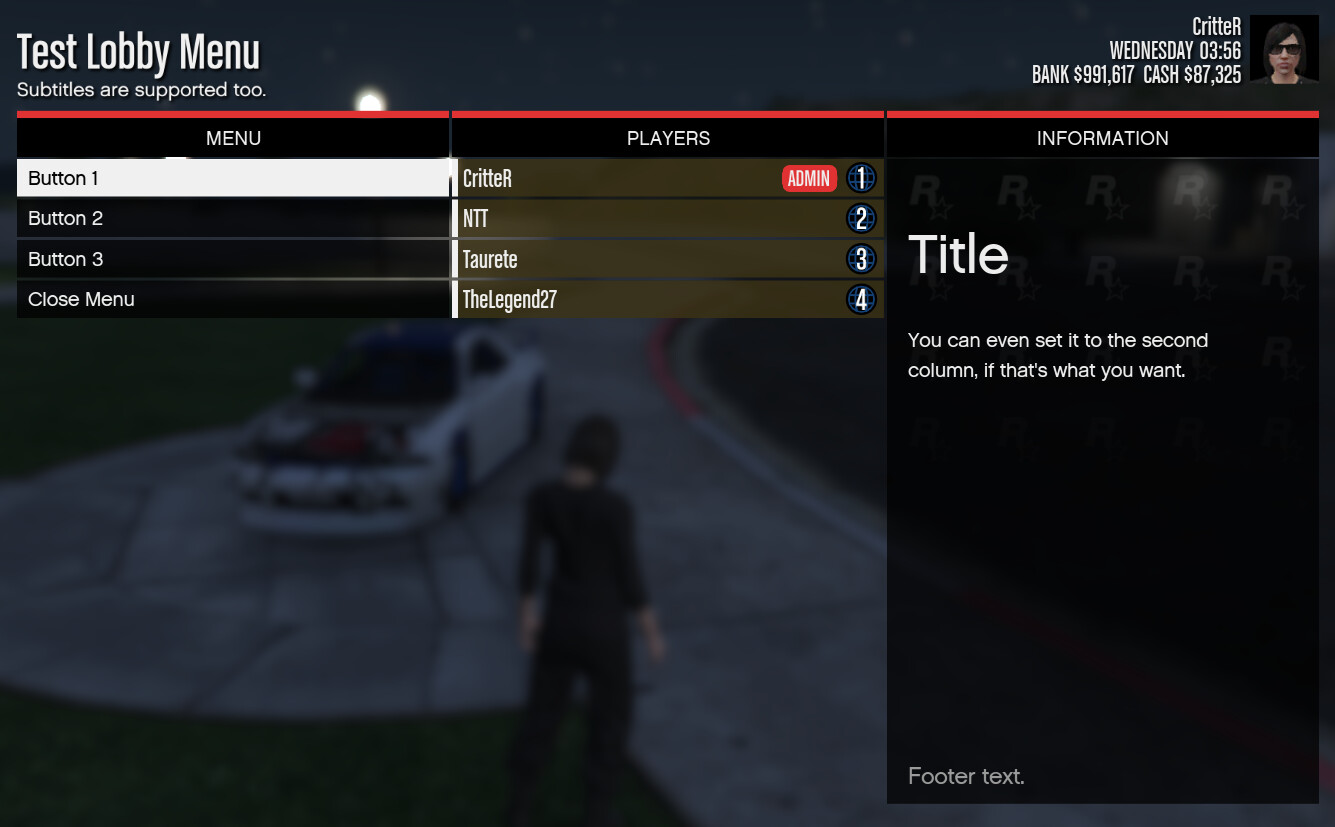The image size is (1335, 827).
Task: Open the INFORMATION column header
Action: point(1102,138)
